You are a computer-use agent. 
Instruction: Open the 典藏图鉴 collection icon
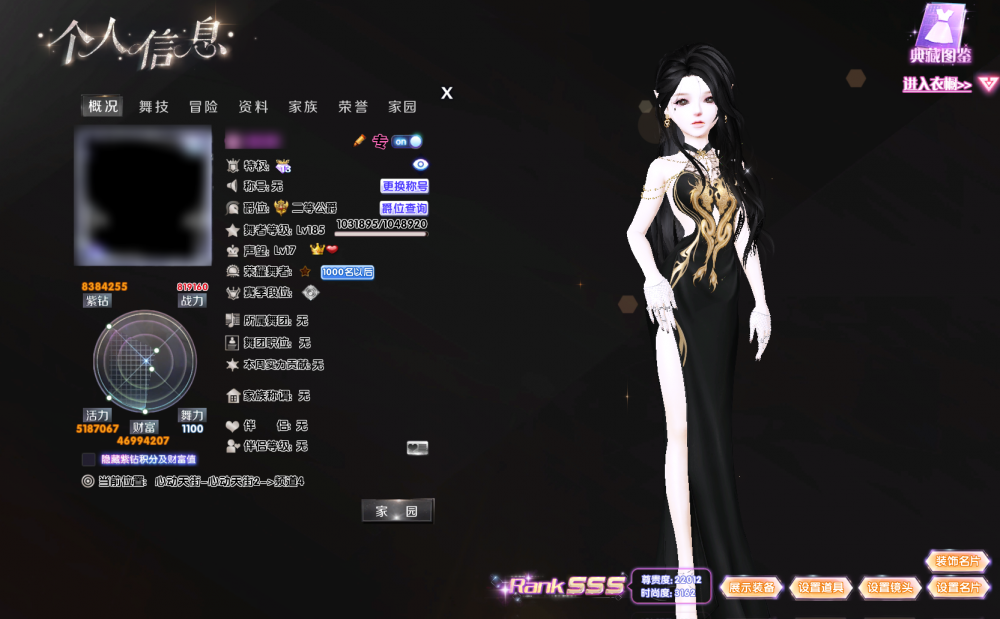(x=941, y=35)
